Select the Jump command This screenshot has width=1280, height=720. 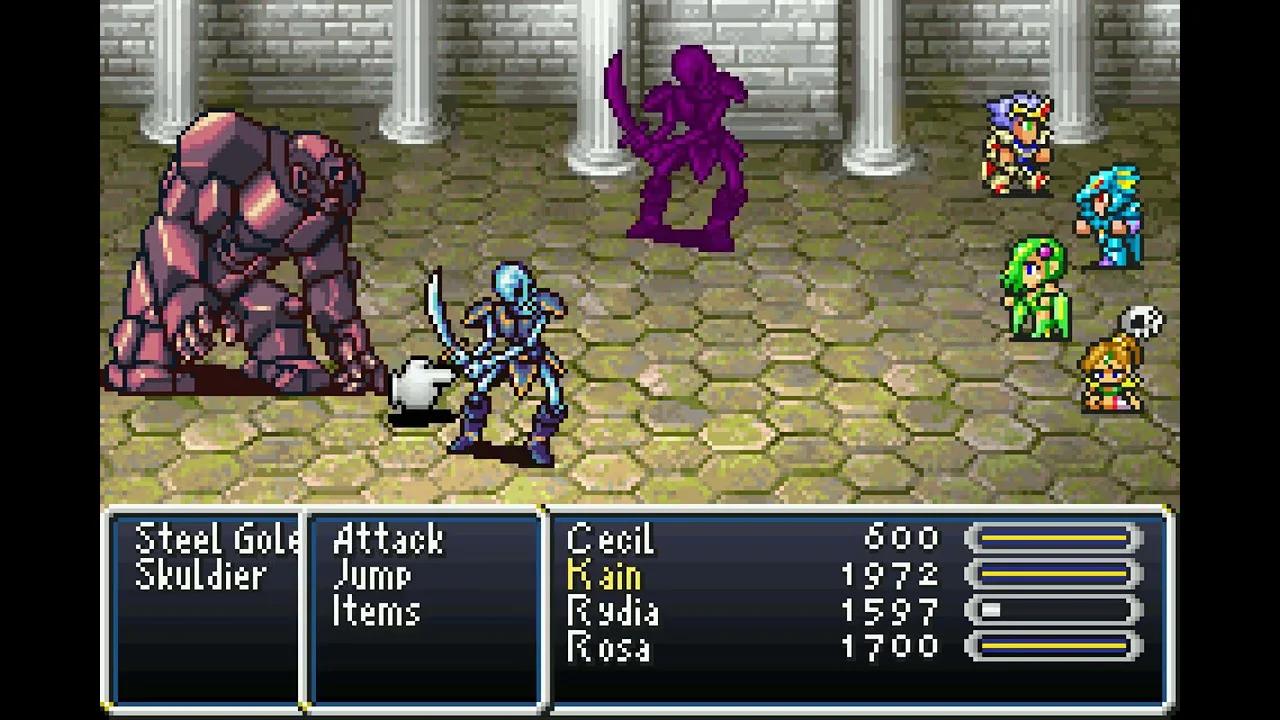coord(375,576)
